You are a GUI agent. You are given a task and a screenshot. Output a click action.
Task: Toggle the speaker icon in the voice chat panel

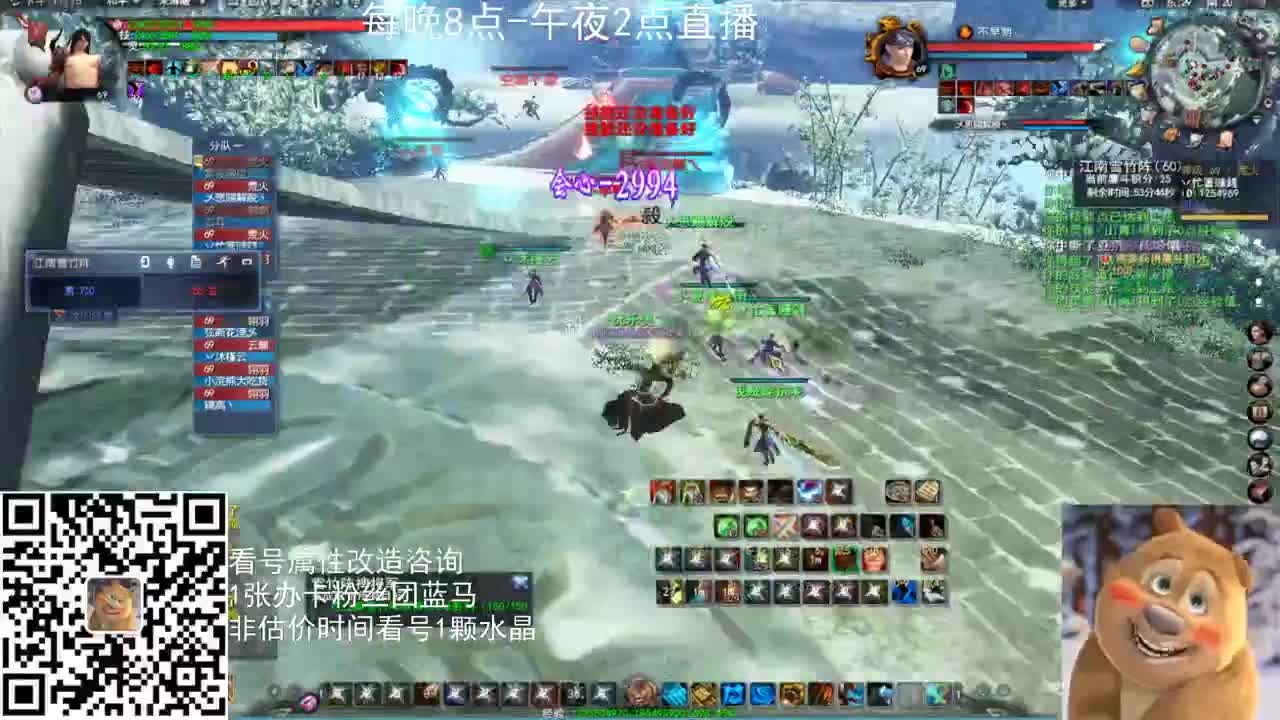(145, 263)
